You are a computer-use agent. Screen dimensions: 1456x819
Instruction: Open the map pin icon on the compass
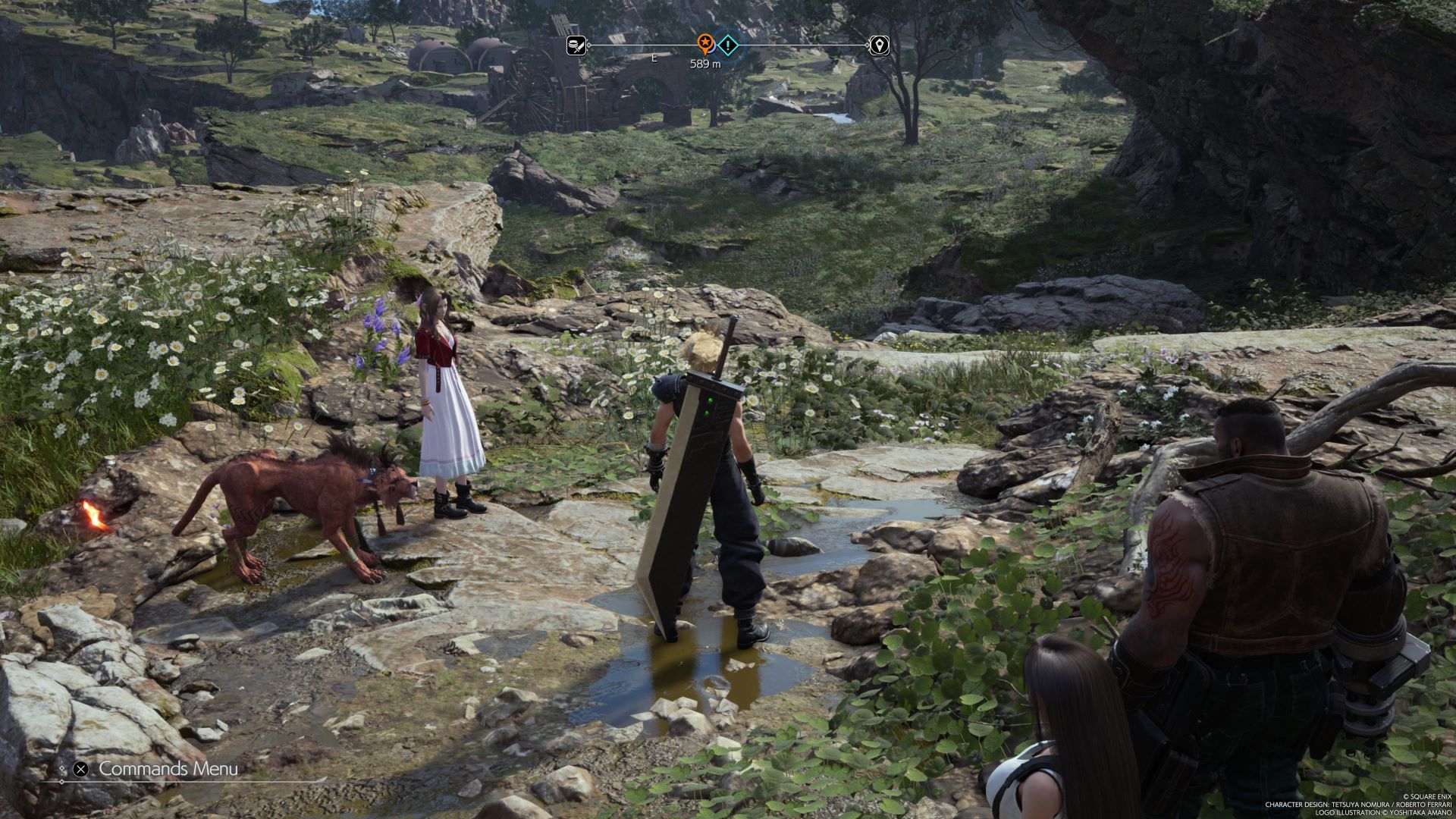pyautogui.click(x=879, y=45)
